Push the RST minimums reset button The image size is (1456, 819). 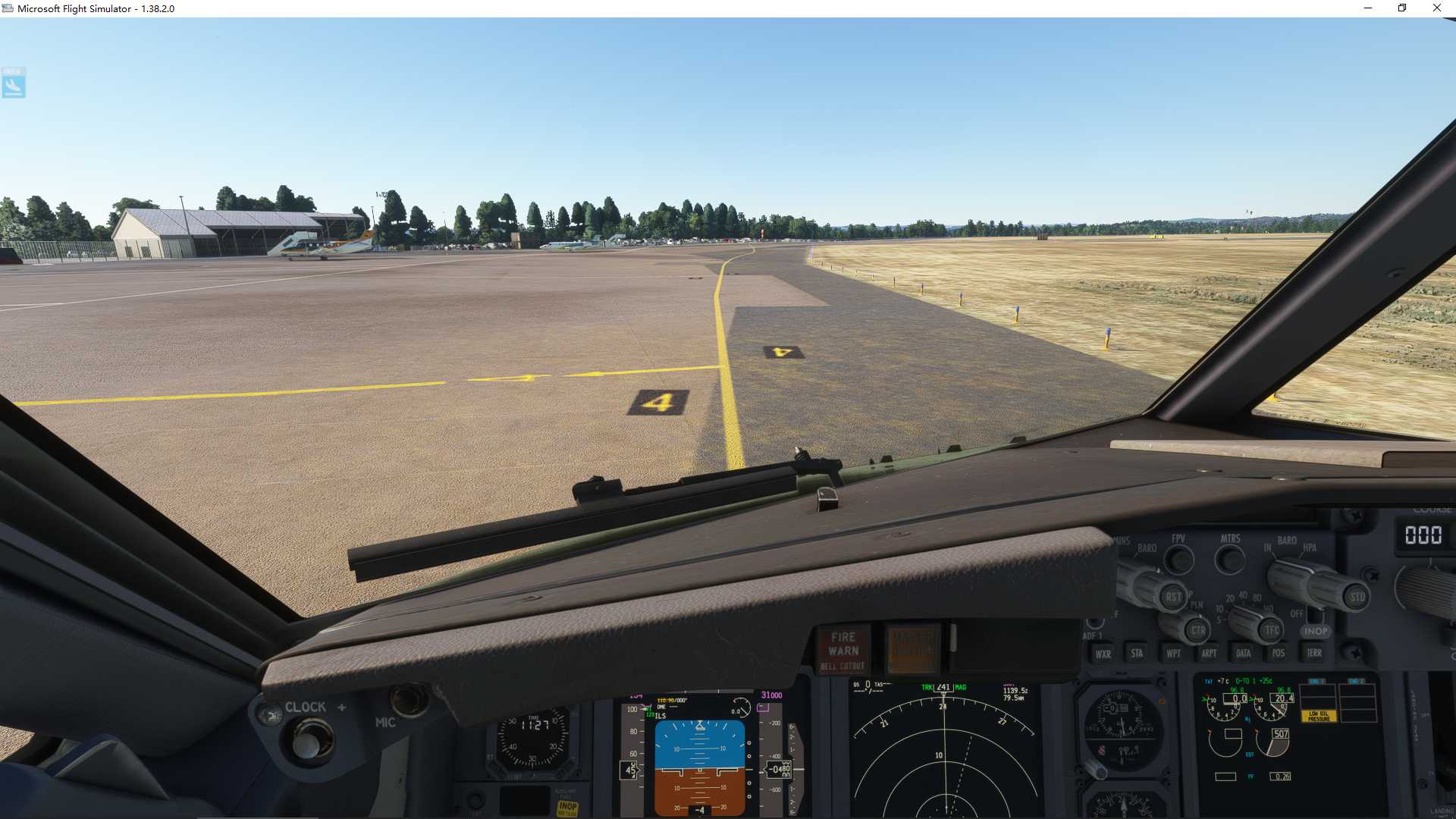pyautogui.click(x=1175, y=597)
